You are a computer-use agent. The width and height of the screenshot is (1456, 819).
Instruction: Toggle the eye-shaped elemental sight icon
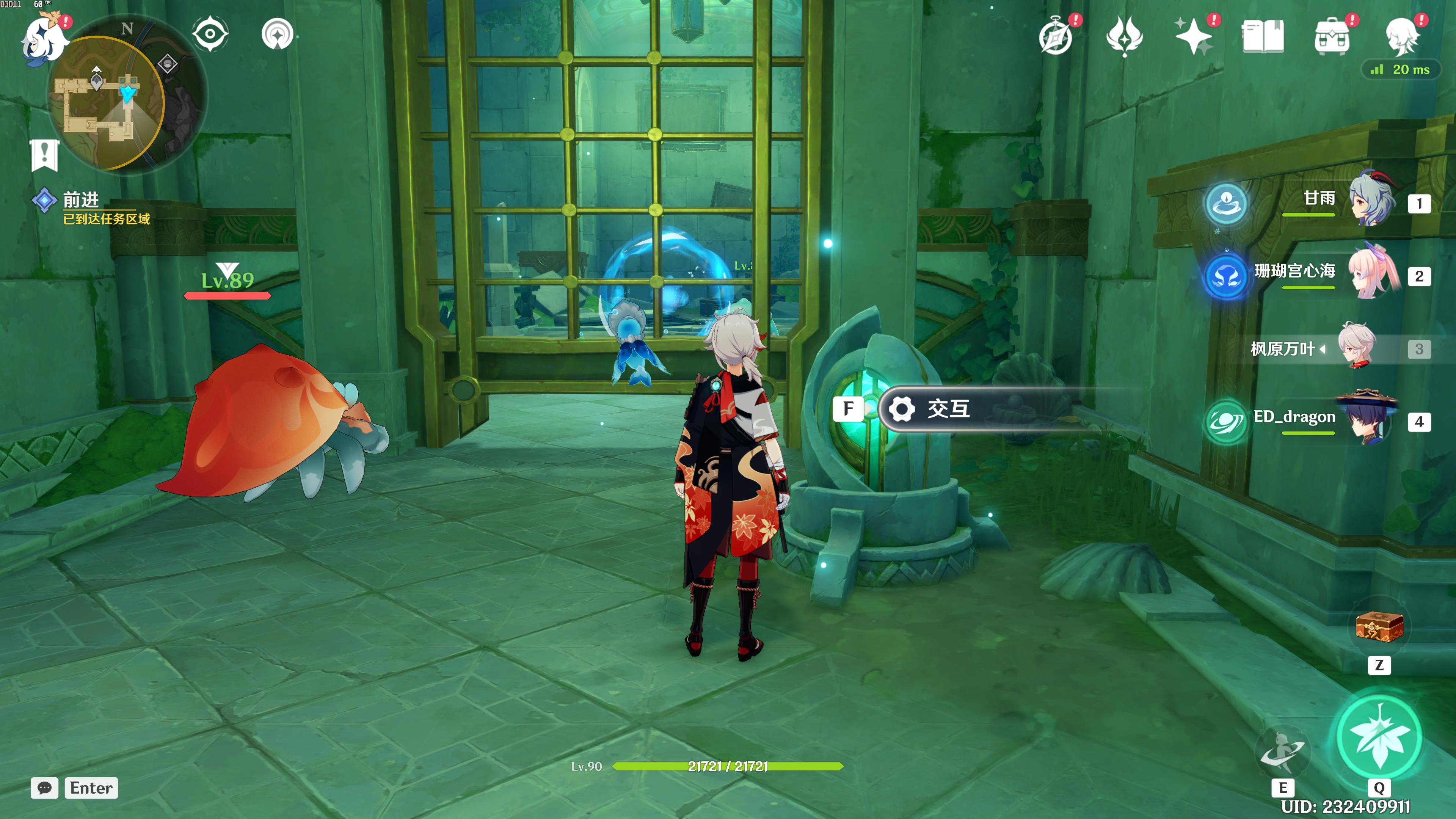[x=210, y=34]
